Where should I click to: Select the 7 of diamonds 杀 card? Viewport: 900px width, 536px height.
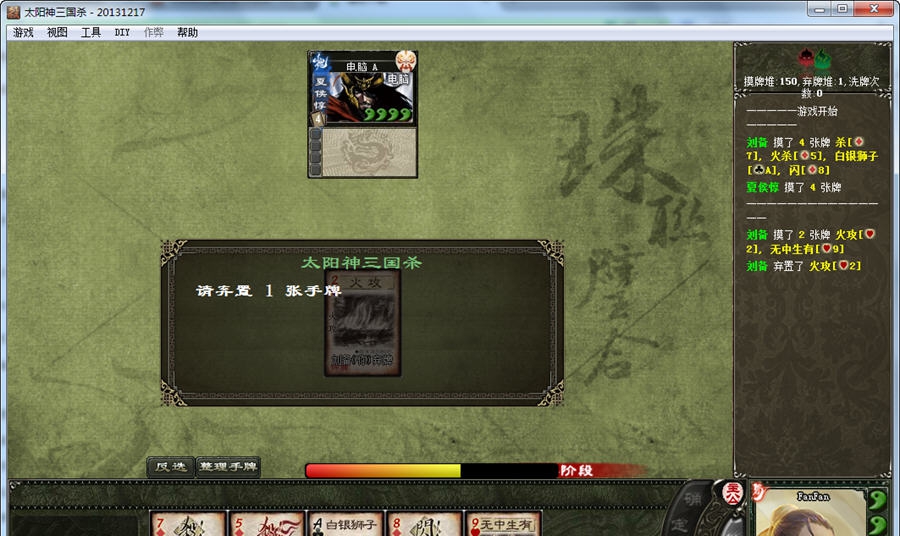tap(188, 524)
